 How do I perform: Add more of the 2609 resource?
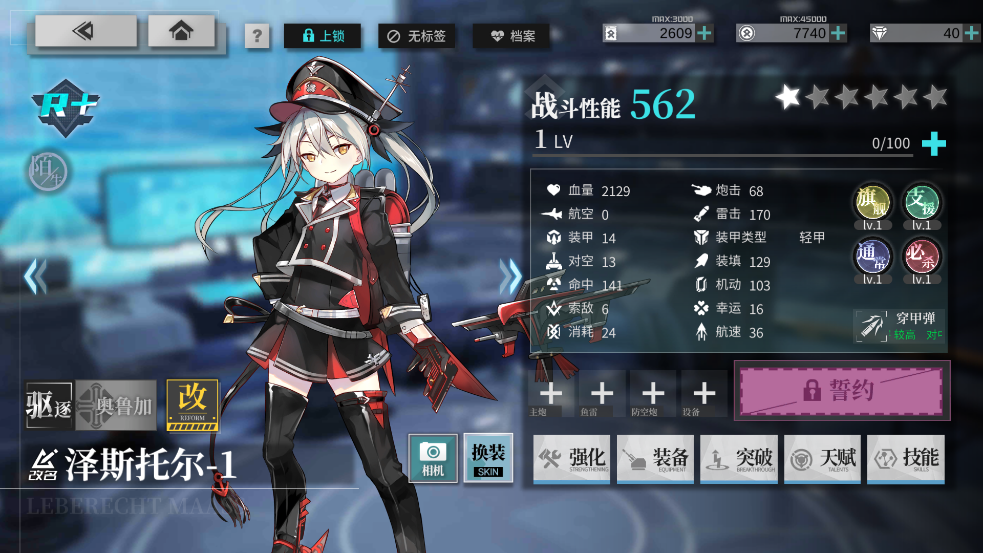[x=705, y=33]
